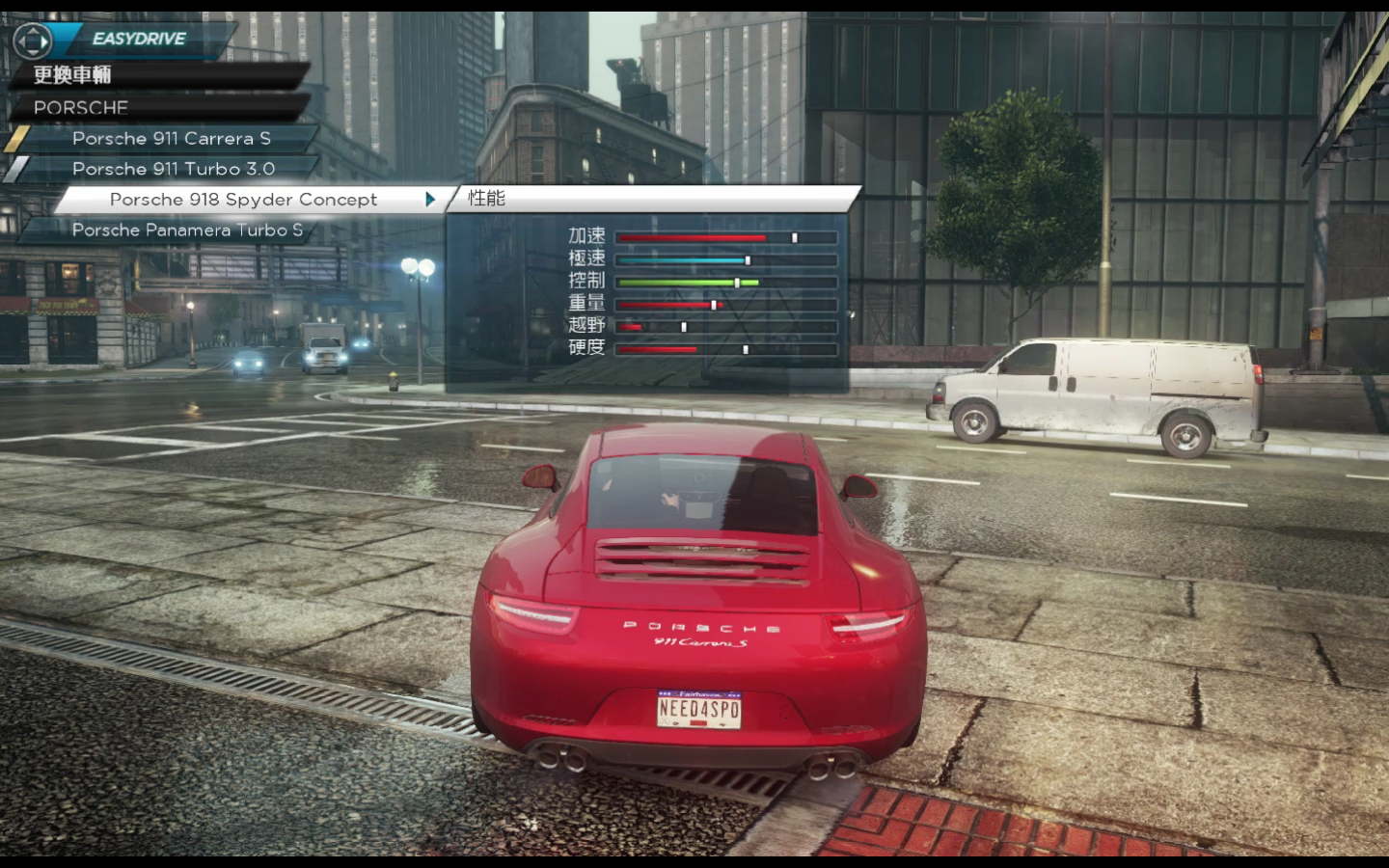Image resolution: width=1389 pixels, height=868 pixels.
Task: Select Porsche Panamera Turbo S
Action: [x=187, y=230]
